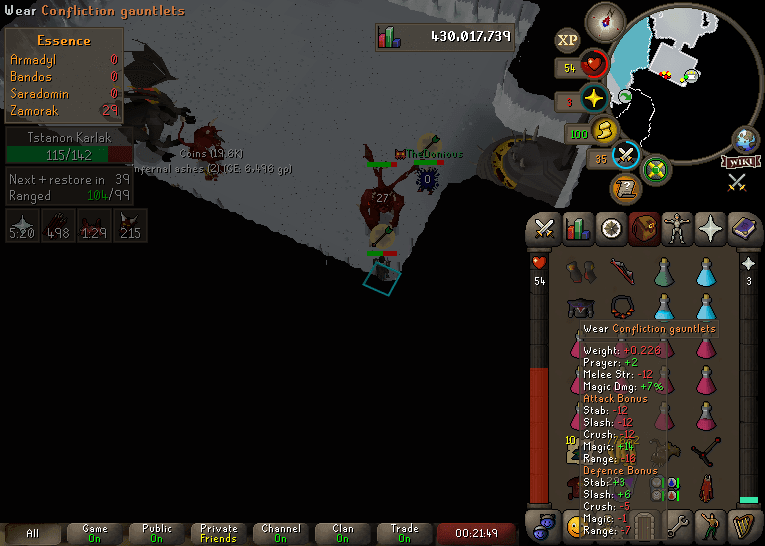Select the All chat filter
The height and width of the screenshot is (546, 765).
click(33, 533)
